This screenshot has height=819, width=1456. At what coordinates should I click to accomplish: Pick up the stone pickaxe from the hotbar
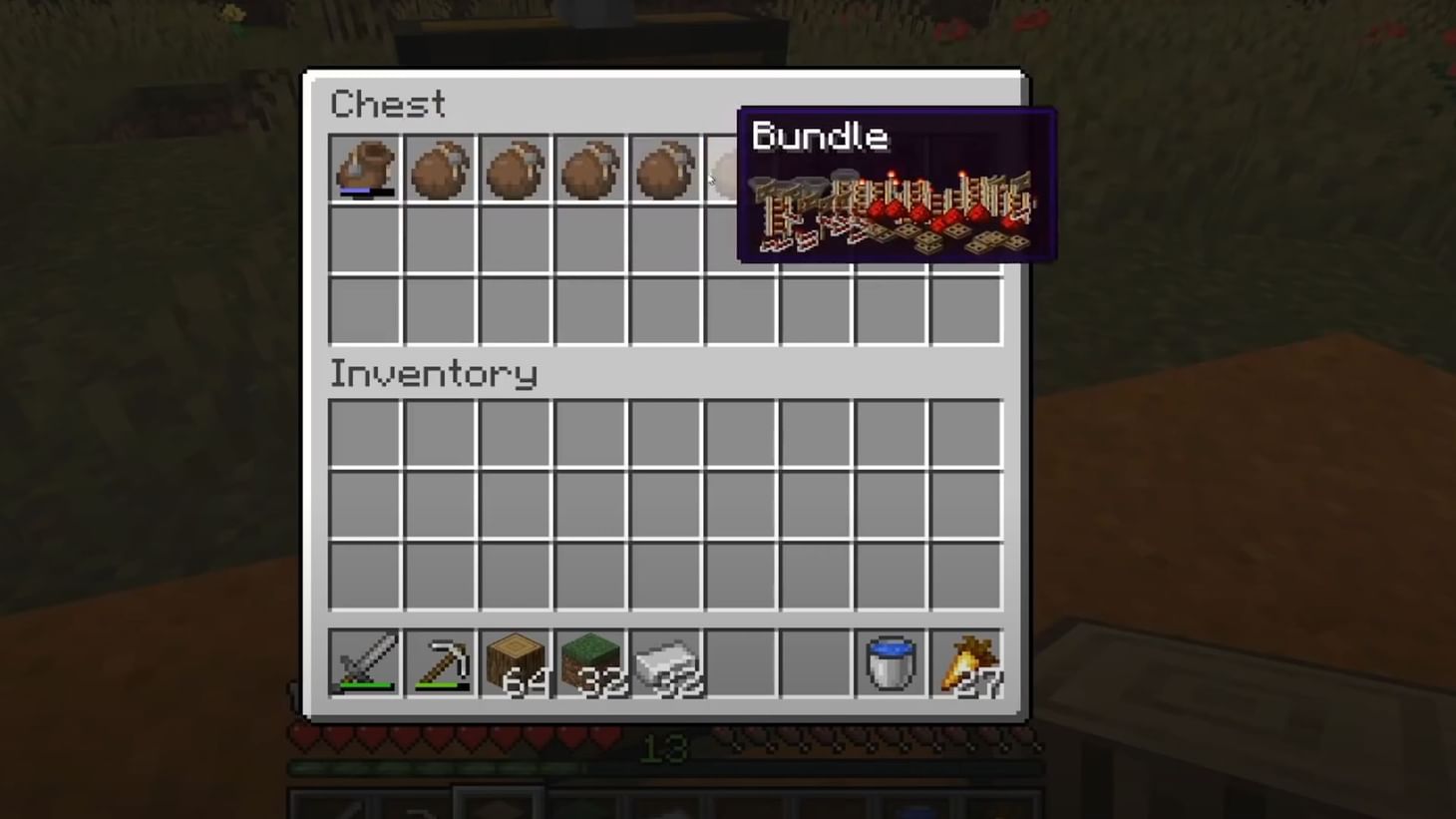pos(440,663)
